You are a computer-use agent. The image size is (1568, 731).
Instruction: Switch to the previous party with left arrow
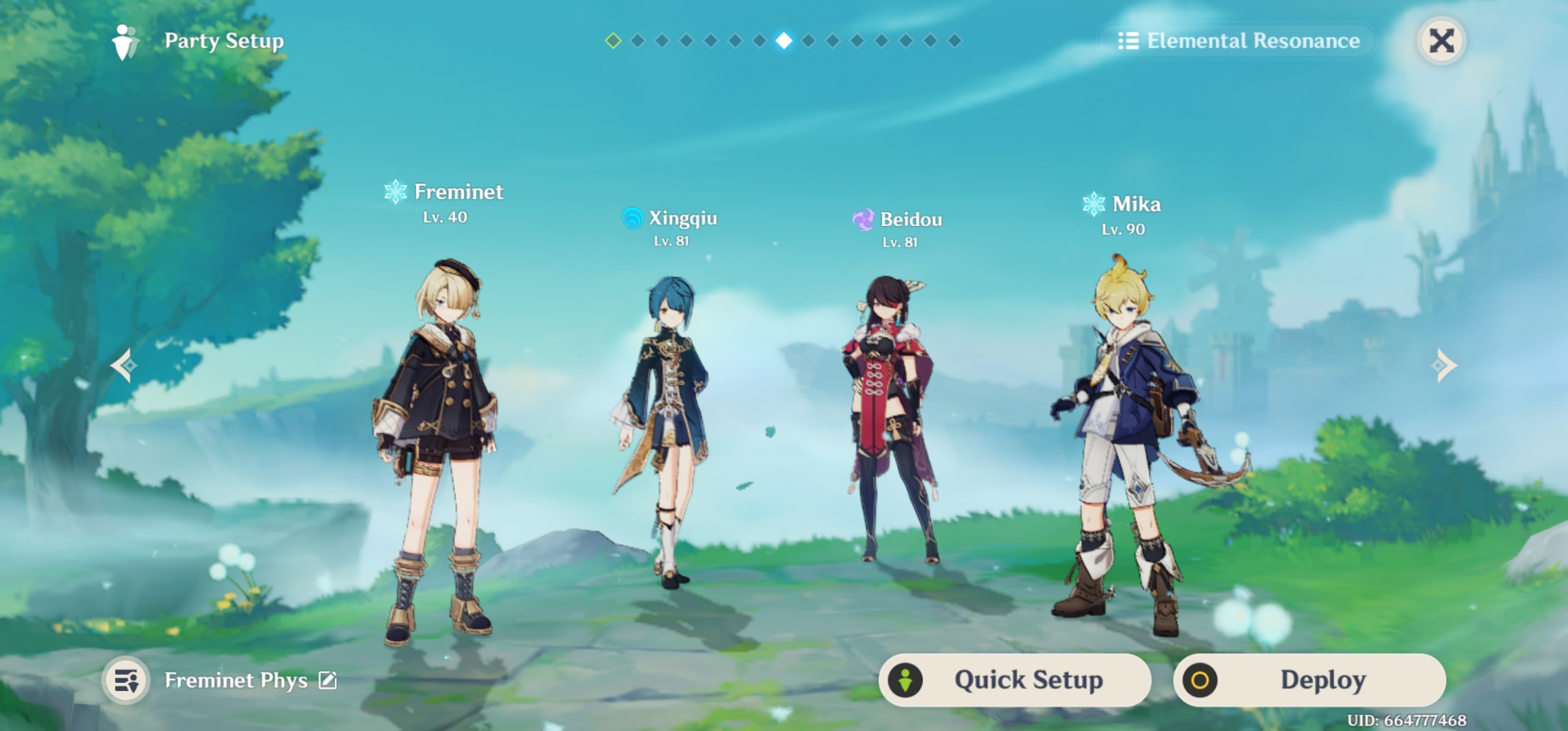tap(124, 365)
